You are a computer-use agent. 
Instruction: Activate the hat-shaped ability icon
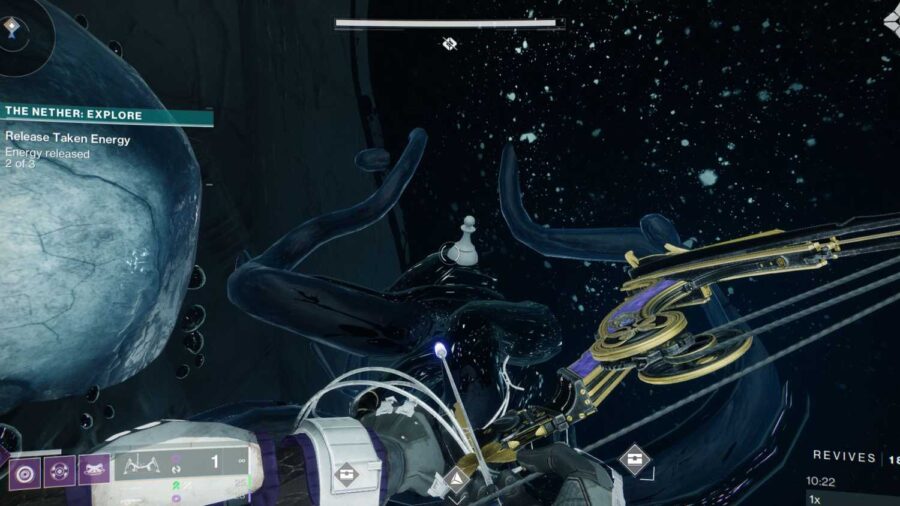click(94, 470)
